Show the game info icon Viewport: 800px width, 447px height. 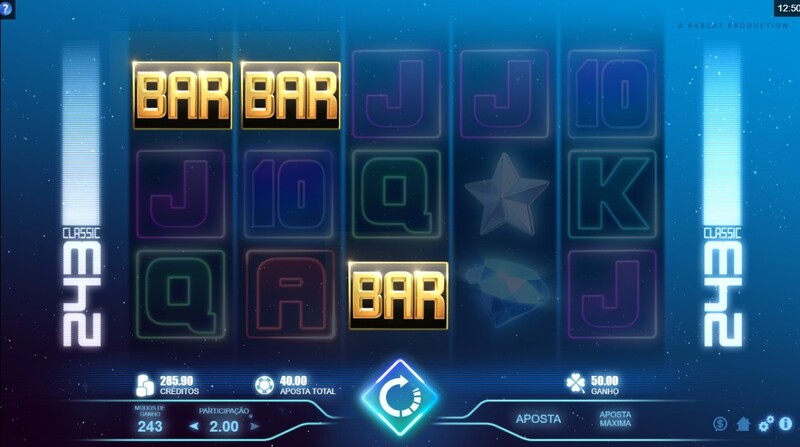pyautogui.click(x=787, y=424)
